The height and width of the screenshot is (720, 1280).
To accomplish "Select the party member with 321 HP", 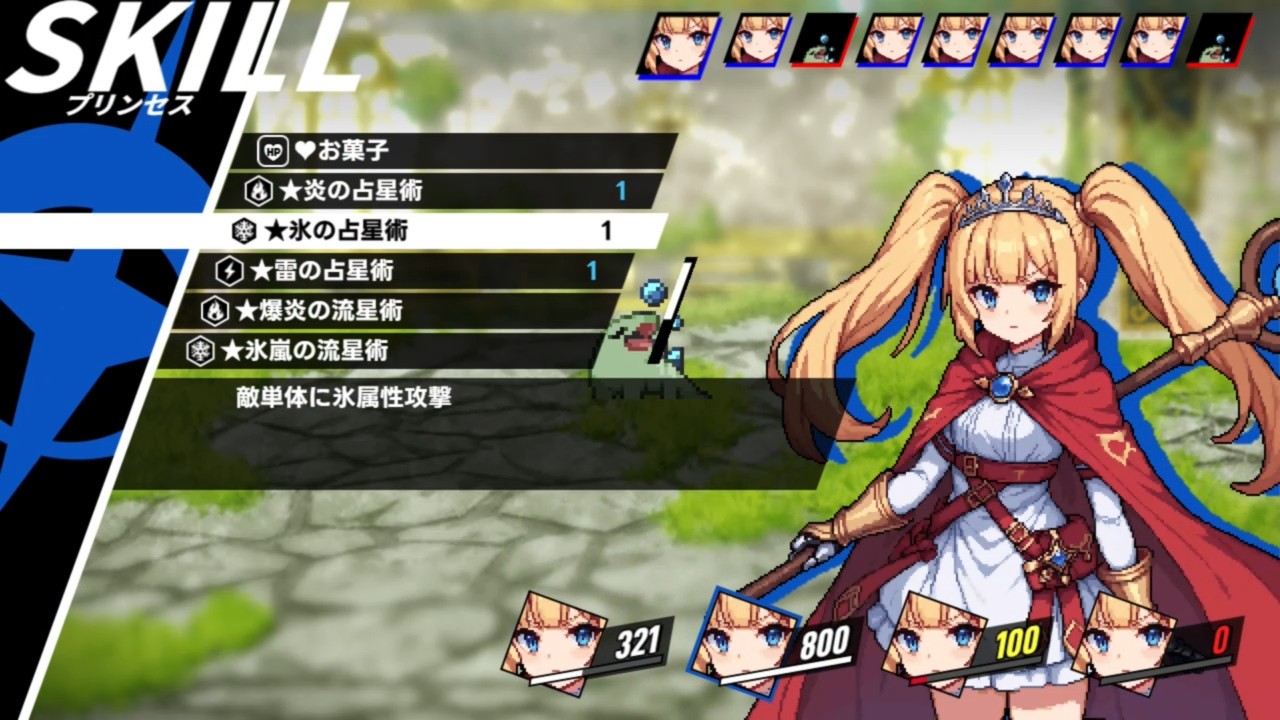I will point(588,644).
